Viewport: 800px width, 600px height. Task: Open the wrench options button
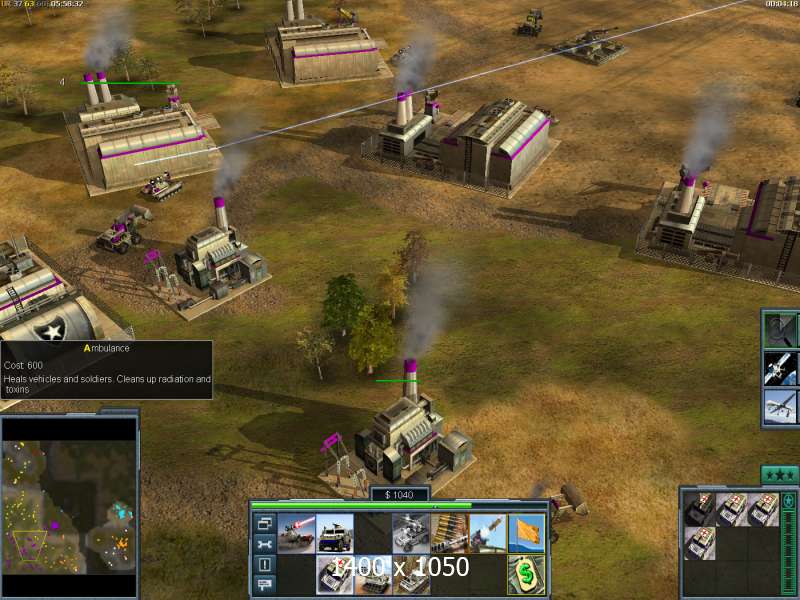tap(265, 544)
